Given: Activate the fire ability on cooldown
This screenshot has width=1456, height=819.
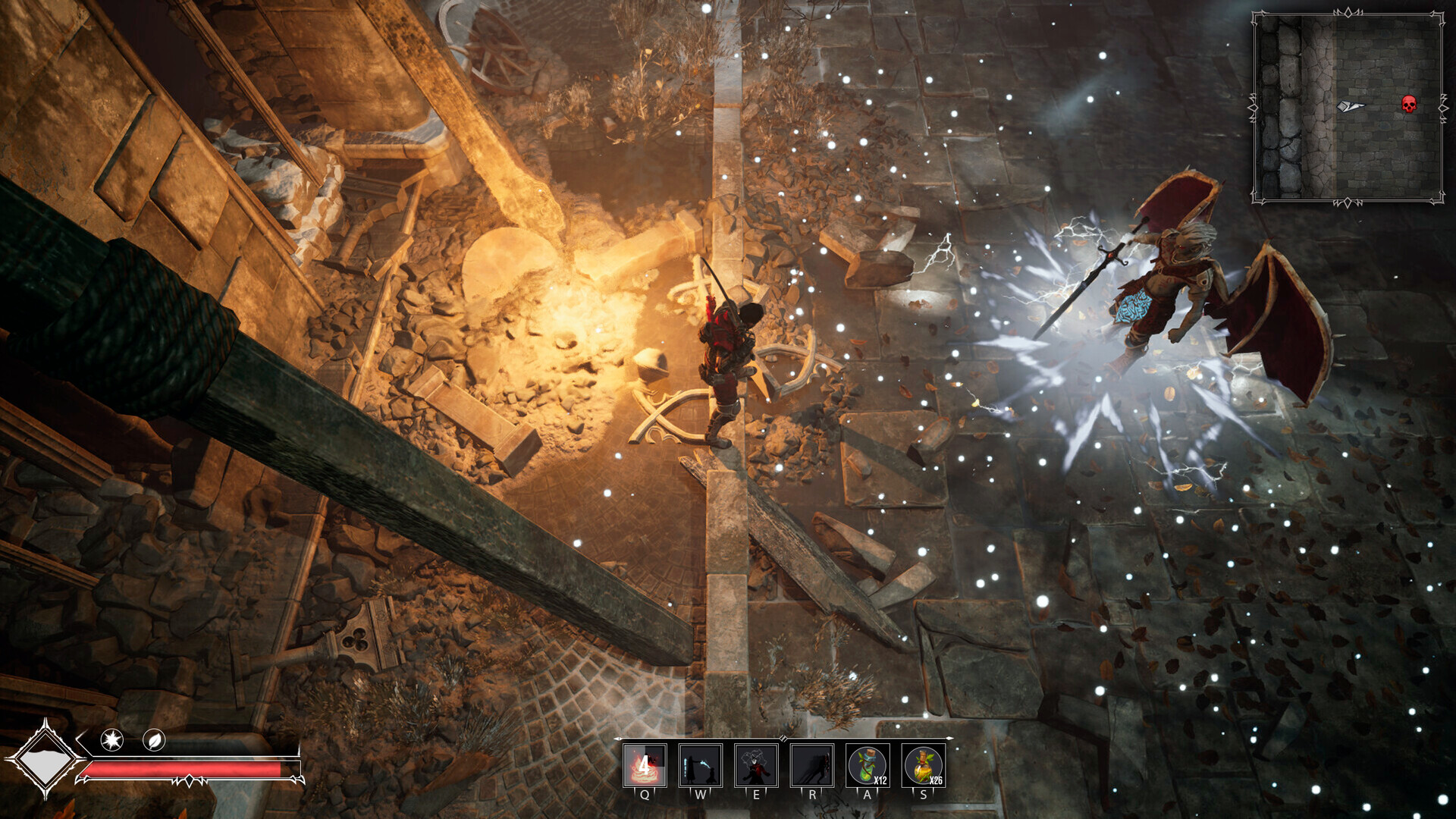Looking at the screenshot, I should [645, 764].
